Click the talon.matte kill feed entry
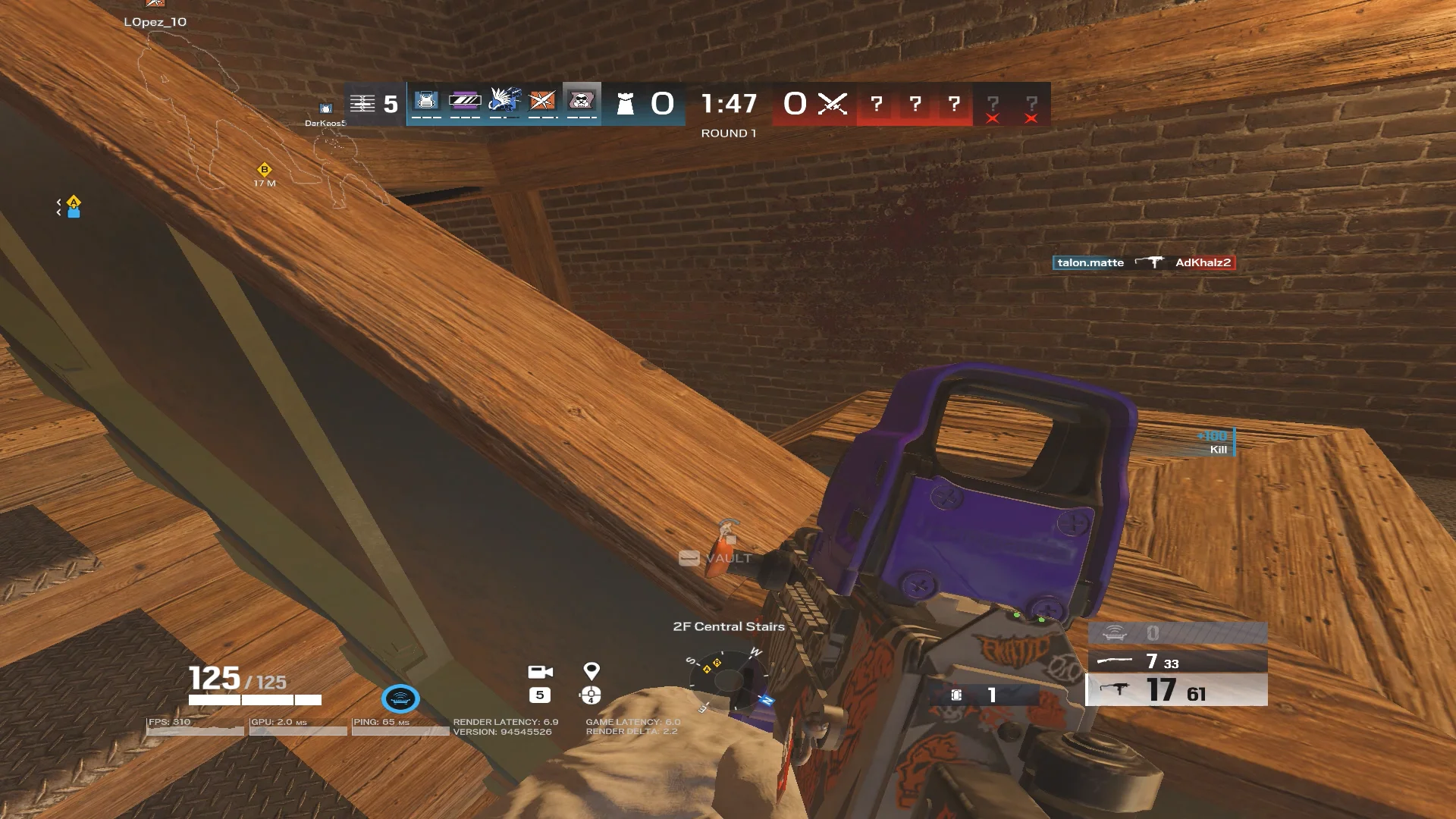 pos(1090,263)
